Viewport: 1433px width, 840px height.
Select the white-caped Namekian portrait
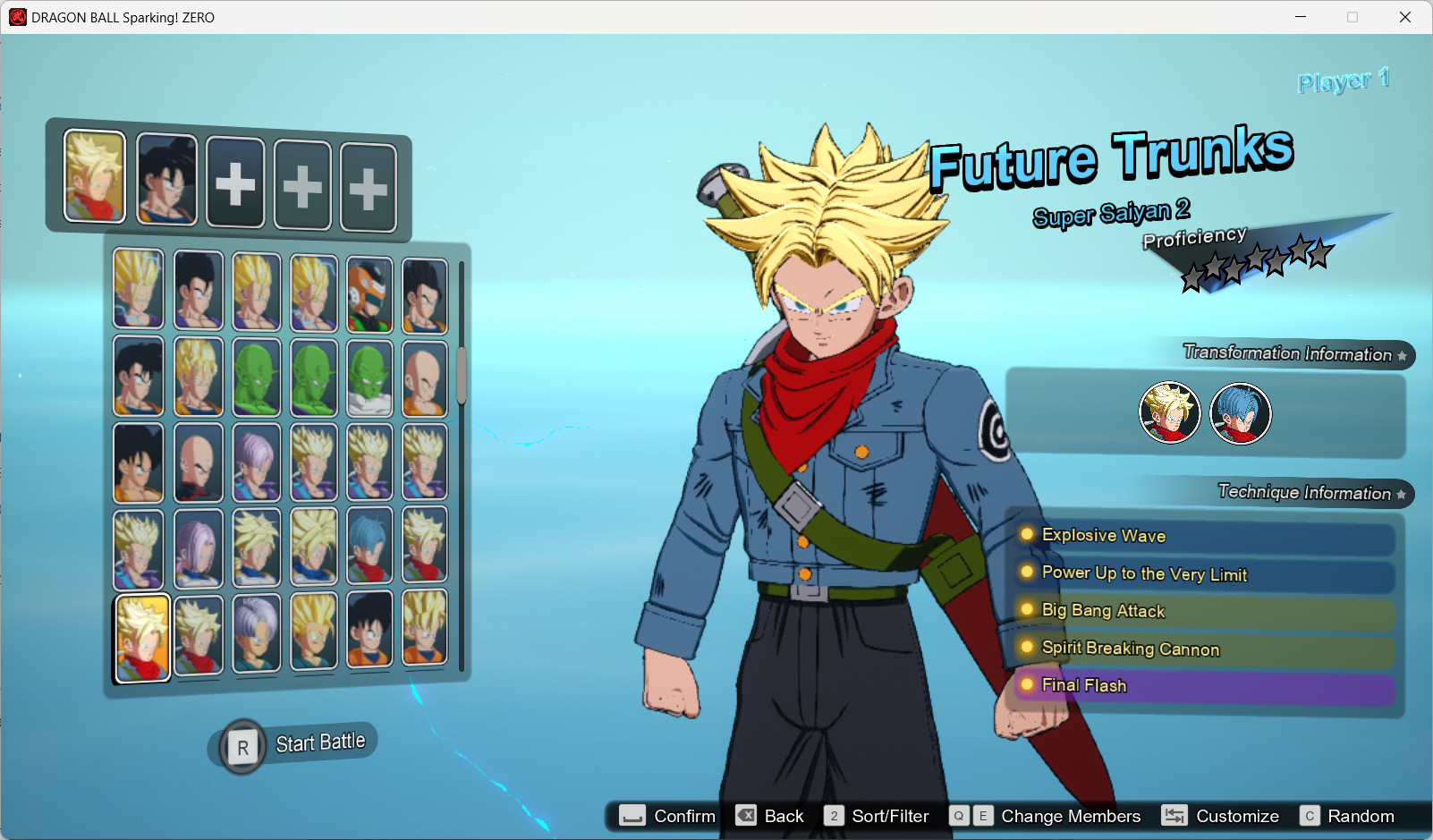tap(369, 376)
